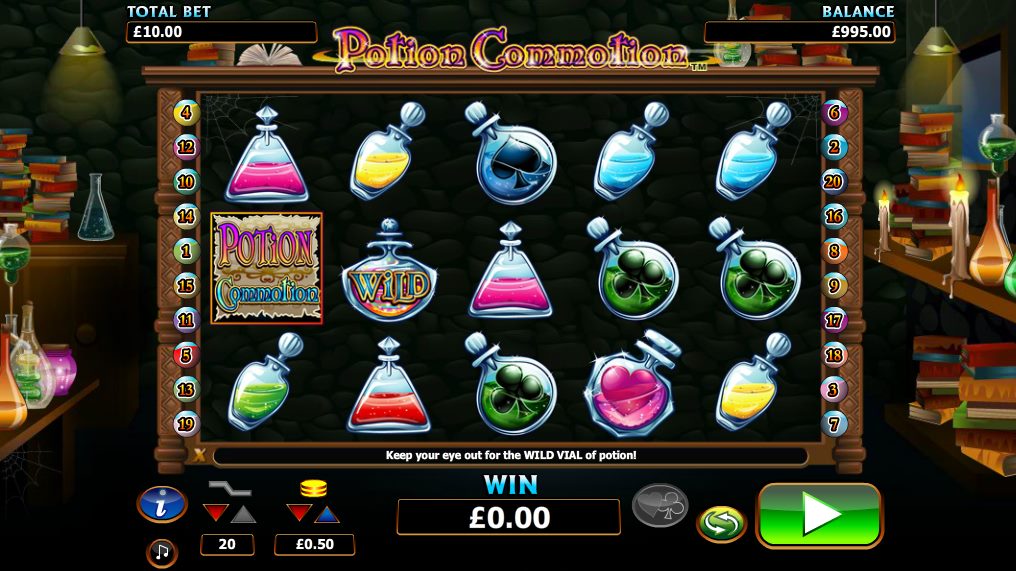The height and width of the screenshot is (571, 1016).
Task: Select payline marker number 19
Action: coord(187,423)
